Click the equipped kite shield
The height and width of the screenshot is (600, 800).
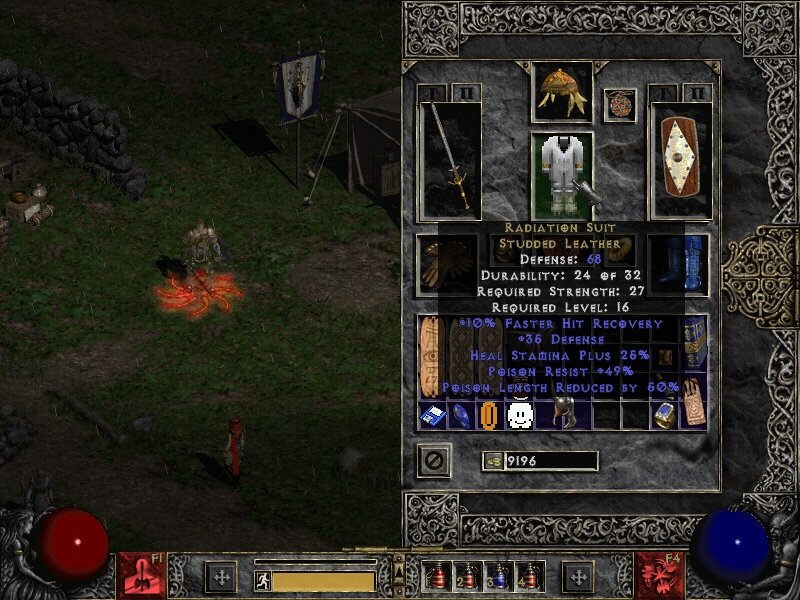(x=680, y=160)
